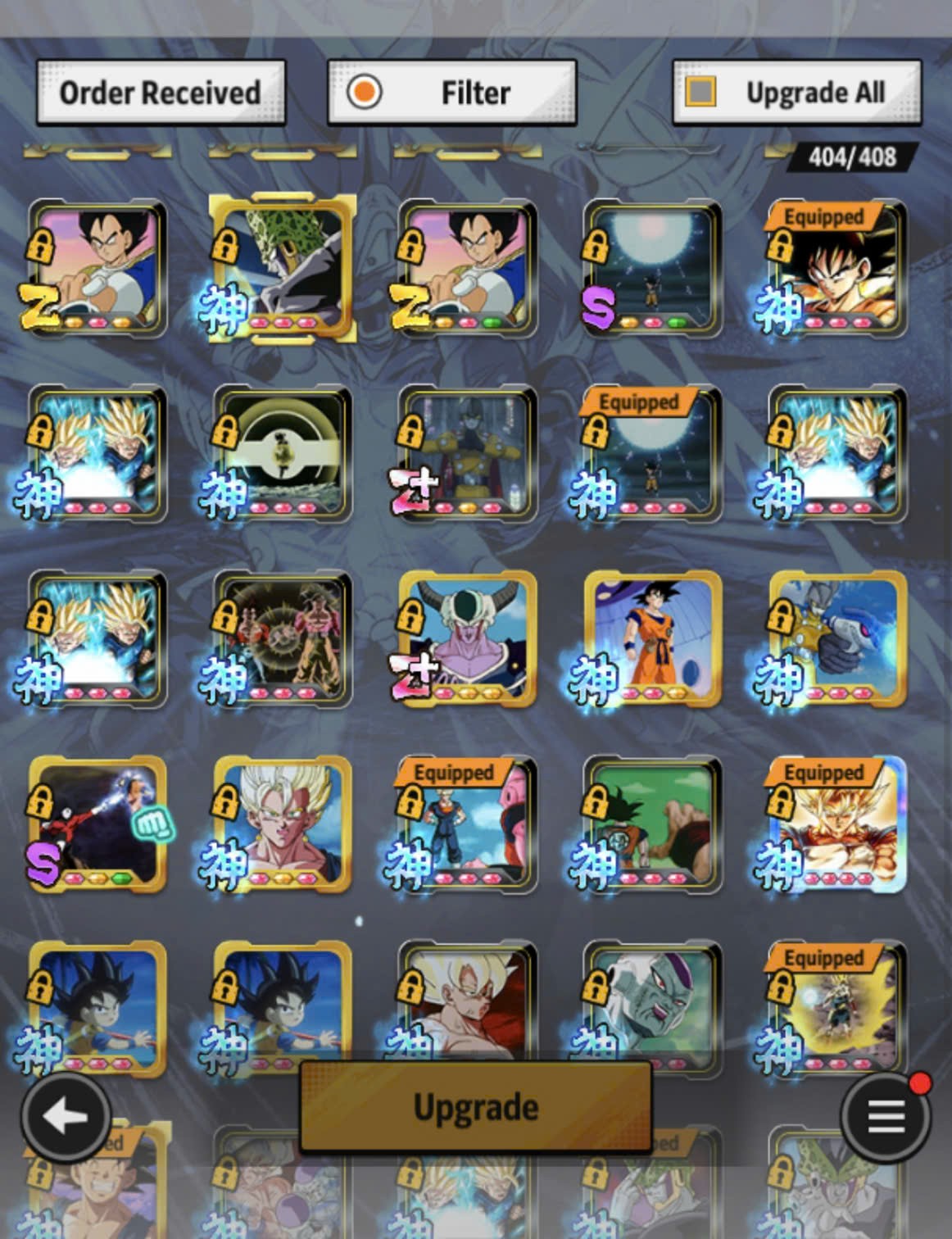Tap the gold Upgrade button

click(475, 1107)
